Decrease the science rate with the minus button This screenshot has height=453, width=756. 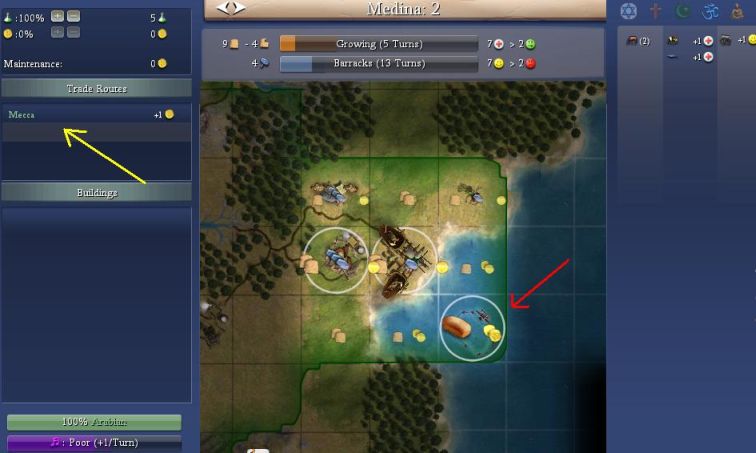(74, 17)
